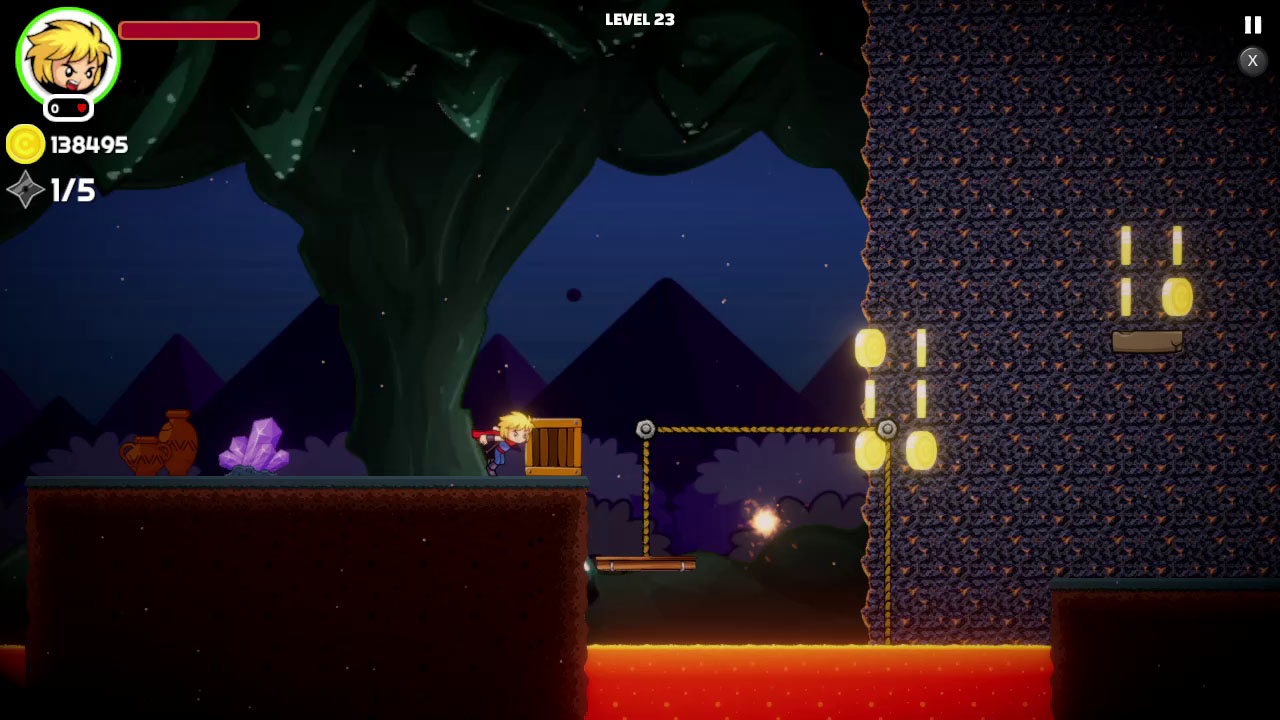
Task: Click the pause button in the corner
Action: coord(1252,25)
